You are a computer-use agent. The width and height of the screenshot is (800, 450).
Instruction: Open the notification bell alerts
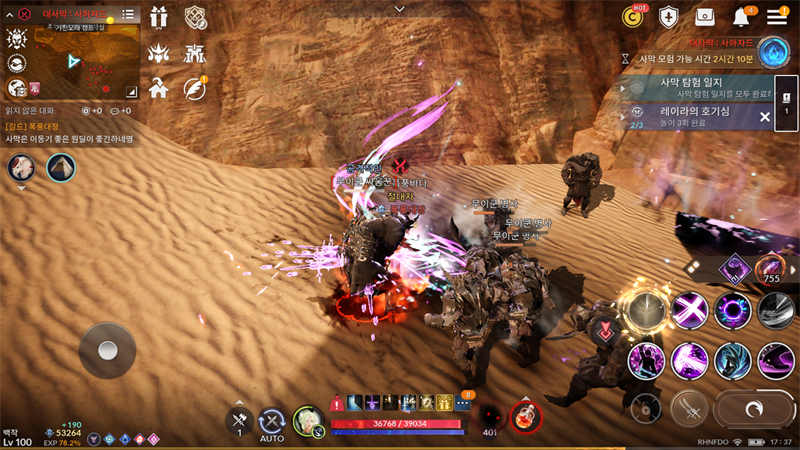[742, 17]
